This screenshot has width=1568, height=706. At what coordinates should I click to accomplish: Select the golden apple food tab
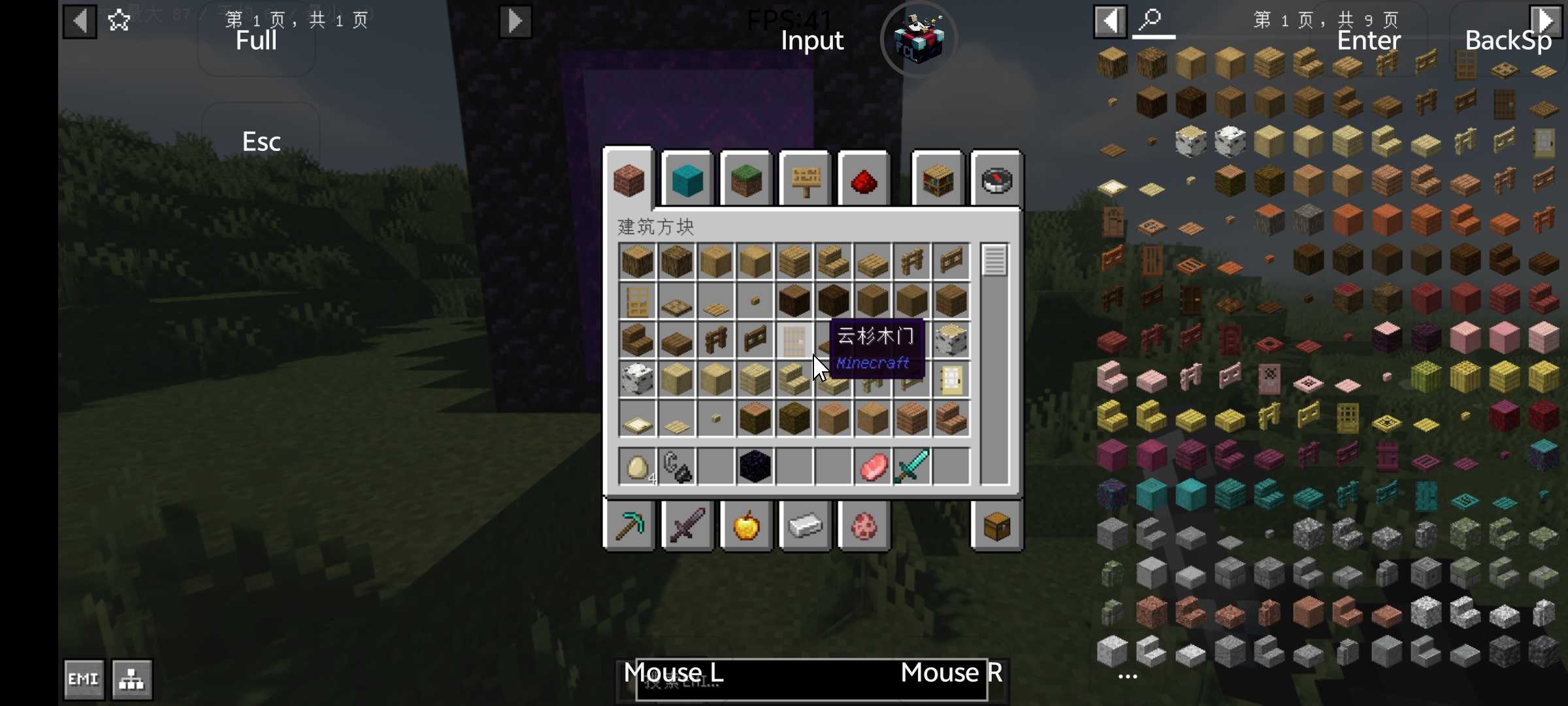(x=746, y=525)
